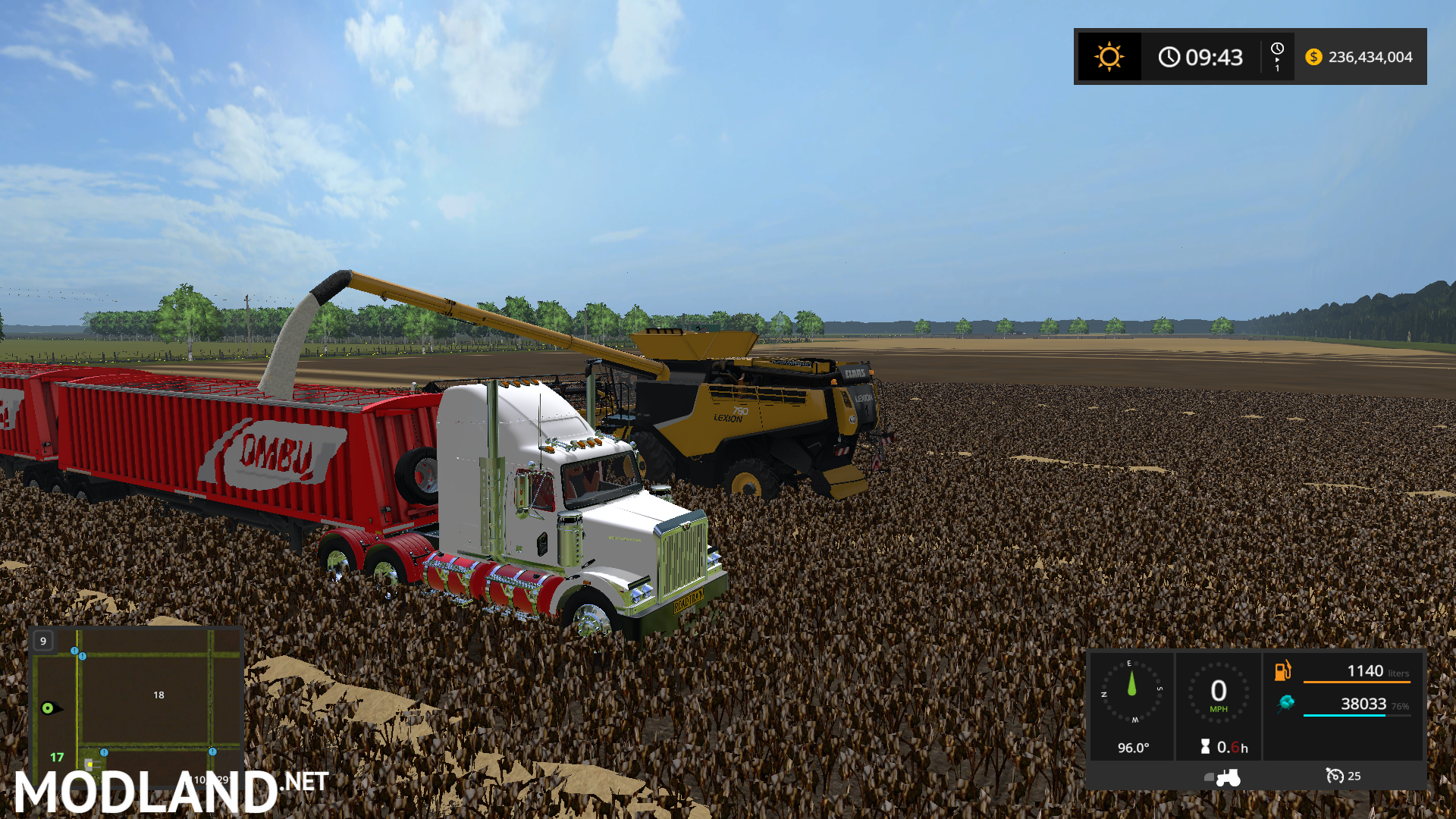Viewport: 1456px width, 819px height.
Task: Select the cotton fill-type icon showing 38033
Action: pyautogui.click(x=1288, y=704)
